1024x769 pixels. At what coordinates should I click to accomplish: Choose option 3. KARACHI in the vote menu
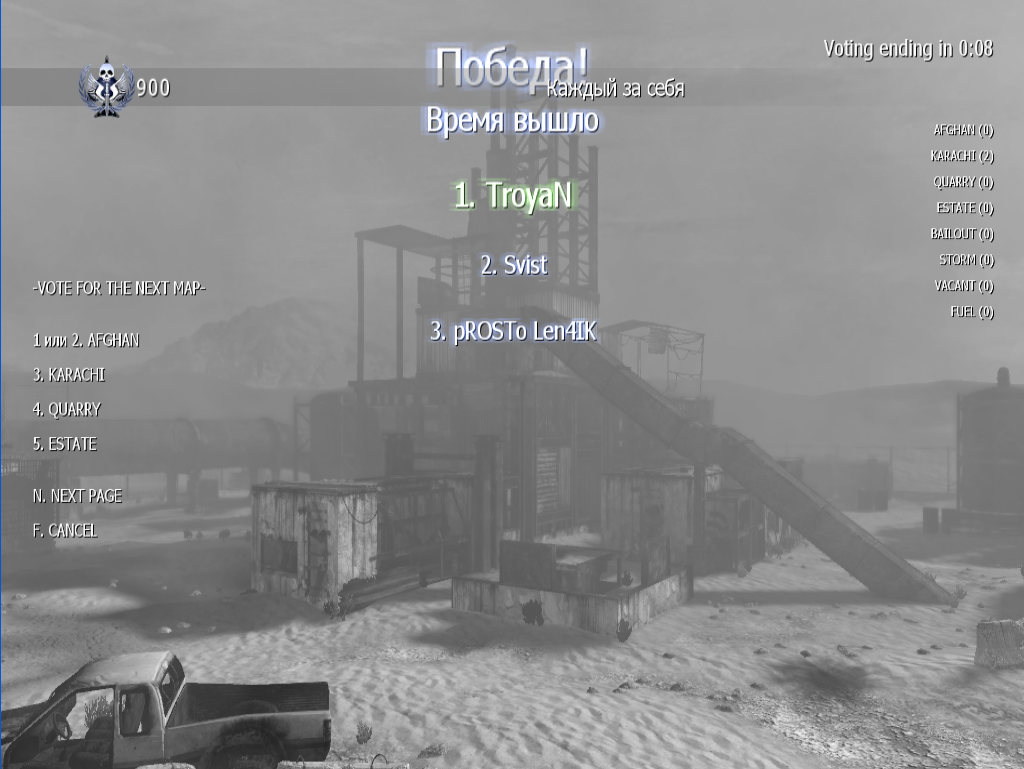tap(68, 375)
